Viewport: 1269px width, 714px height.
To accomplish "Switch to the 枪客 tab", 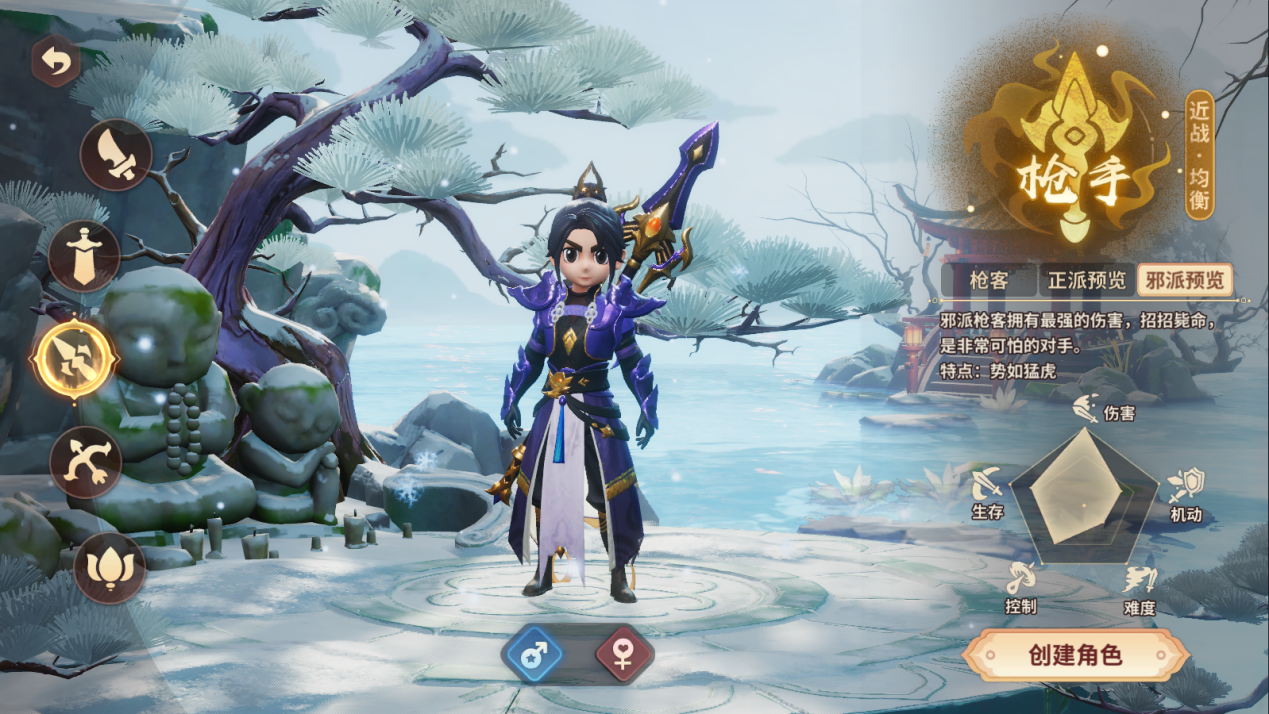I will 989,280.
